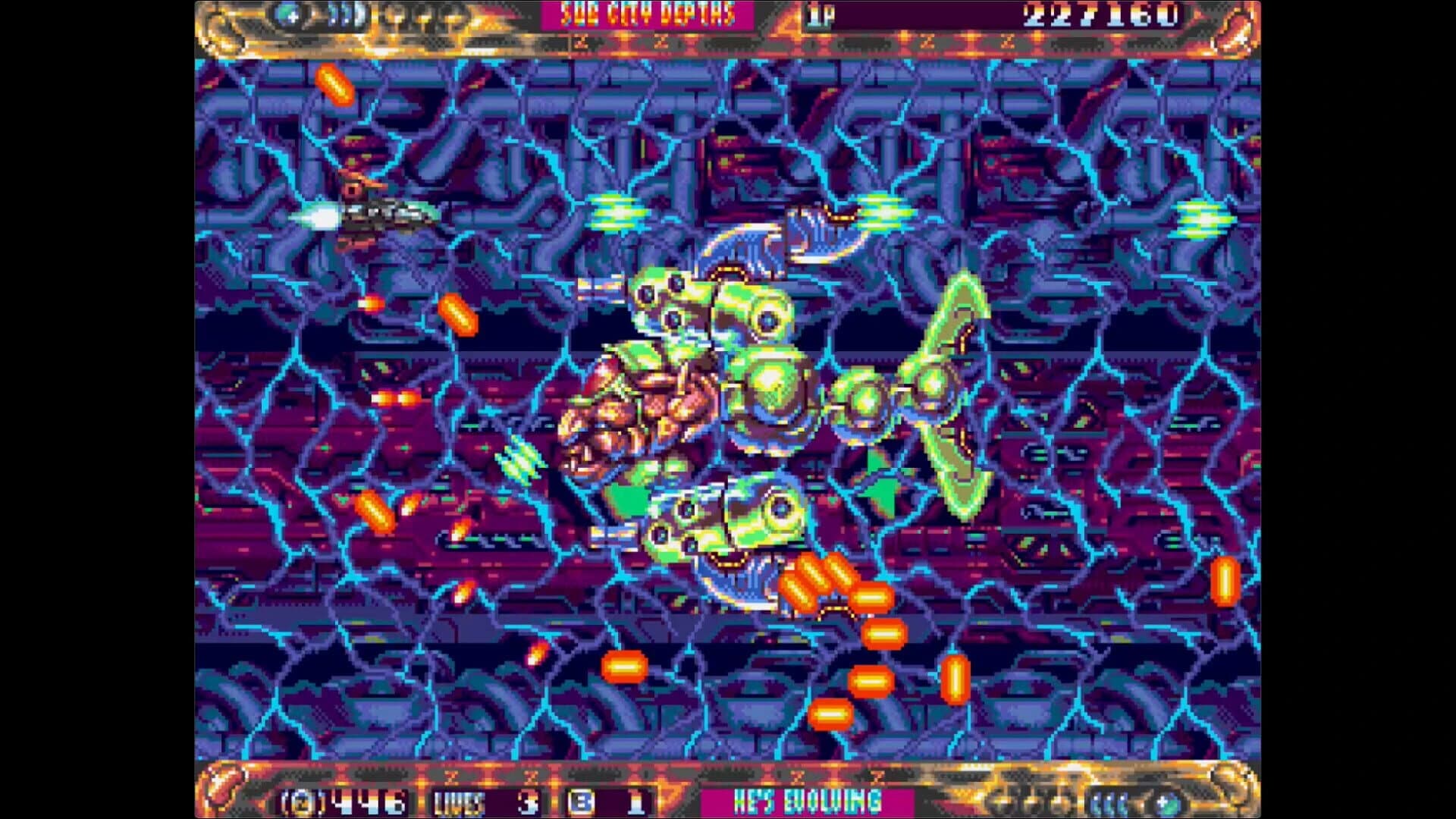This screenshot has width=1456, height=819.
Task: Expand the 'Z' marker above the LIVES counter
Action: [453, 776]
